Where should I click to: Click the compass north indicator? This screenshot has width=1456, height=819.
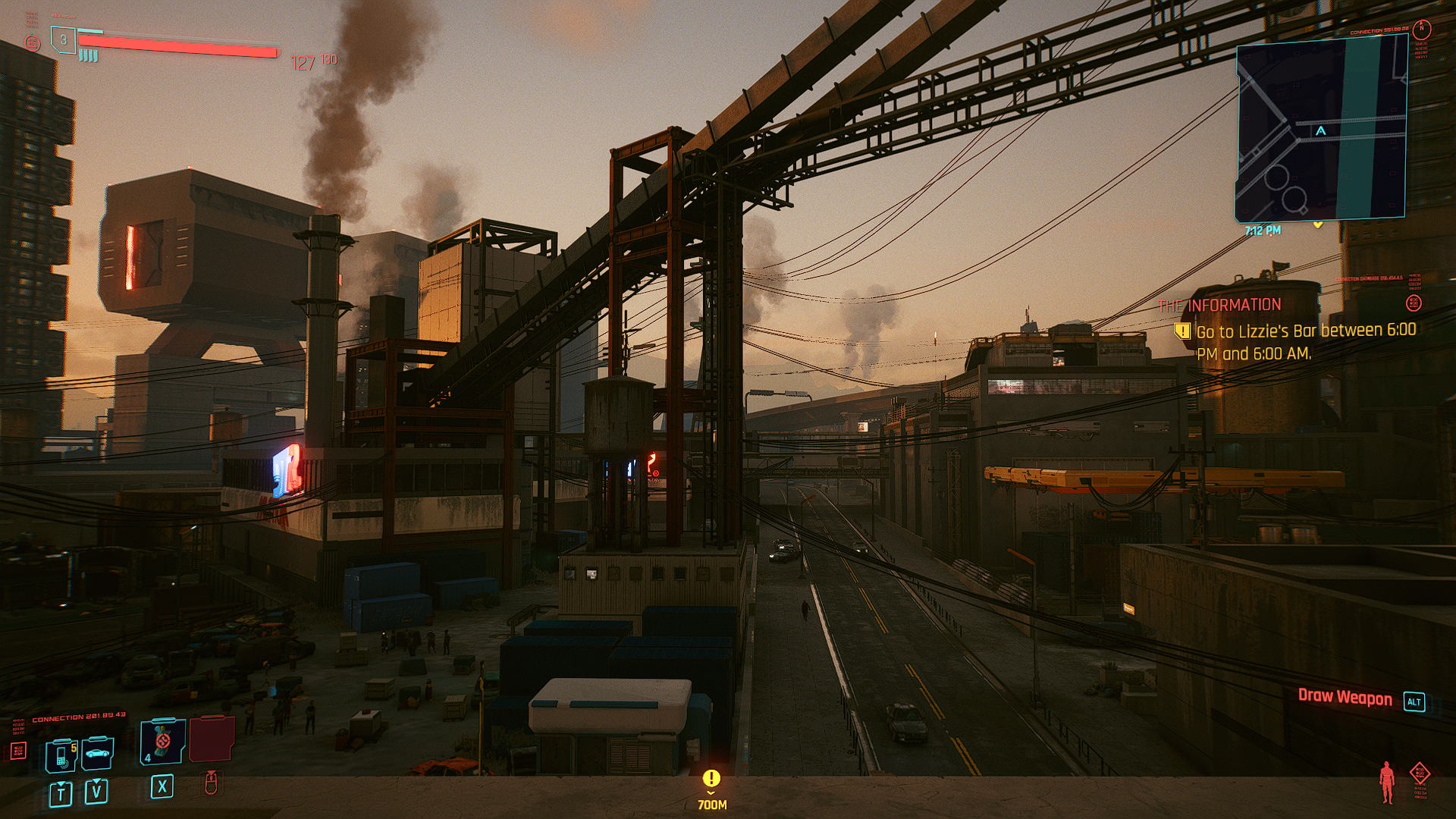click(x=1422, y=29)
